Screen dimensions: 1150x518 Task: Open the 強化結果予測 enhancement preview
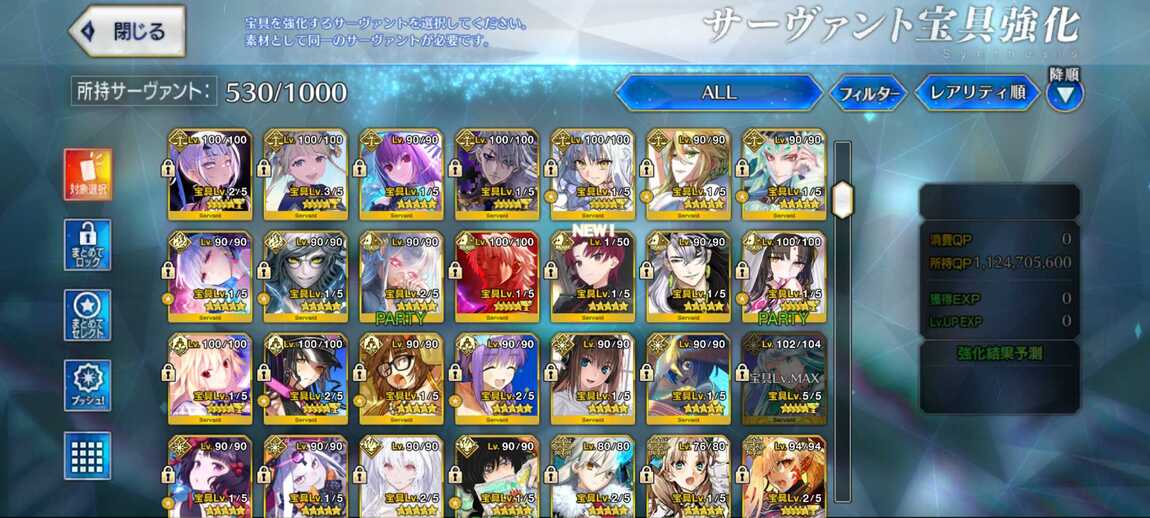pyautogui.click(x=1000, y=353)
